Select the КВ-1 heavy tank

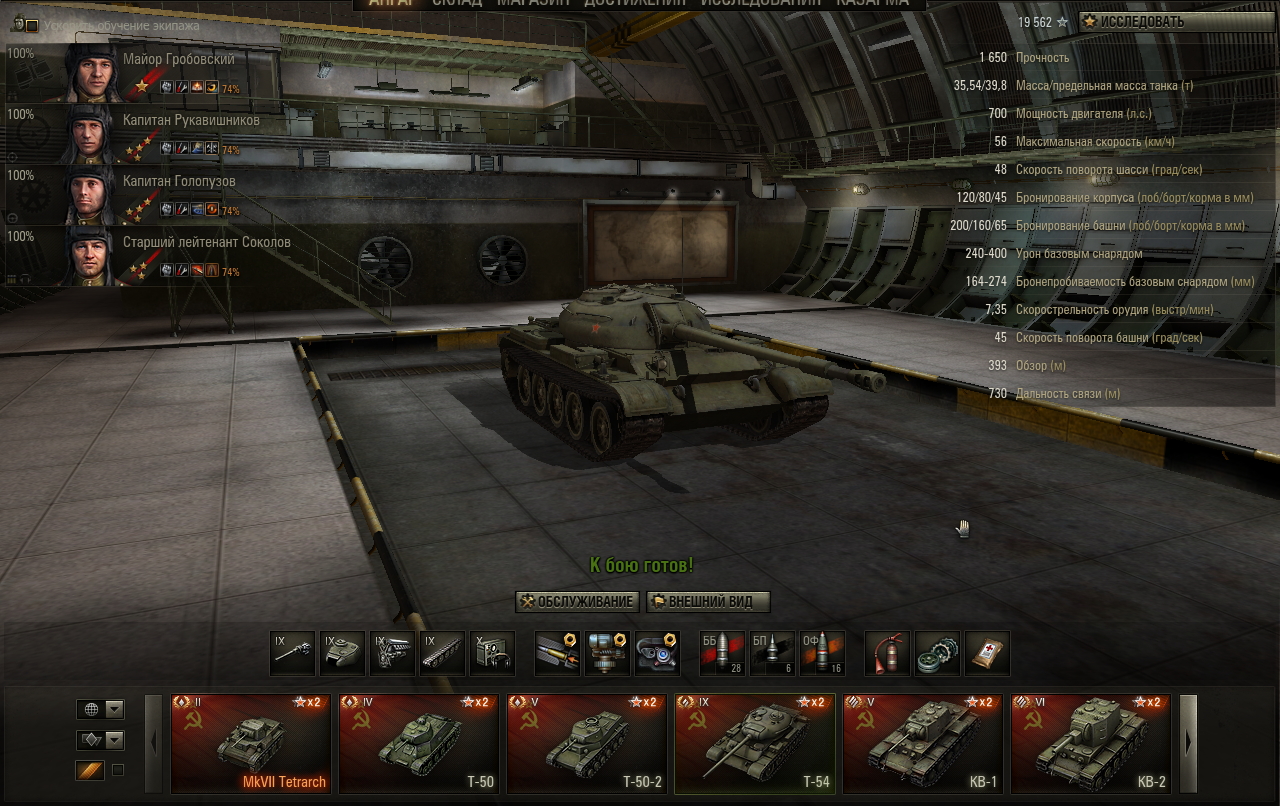tap(923, 743)
